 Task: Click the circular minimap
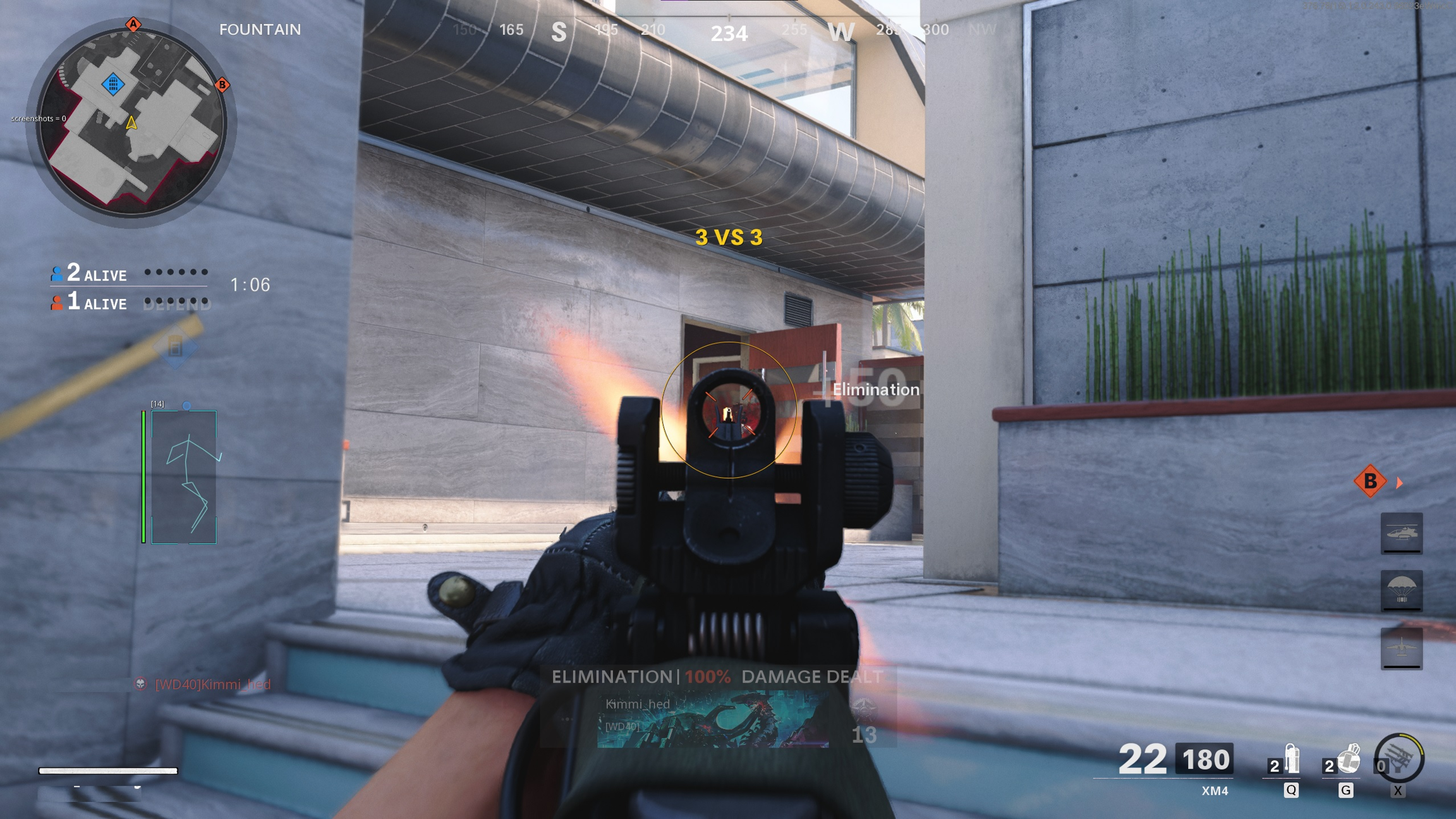(x=131, y=122)
